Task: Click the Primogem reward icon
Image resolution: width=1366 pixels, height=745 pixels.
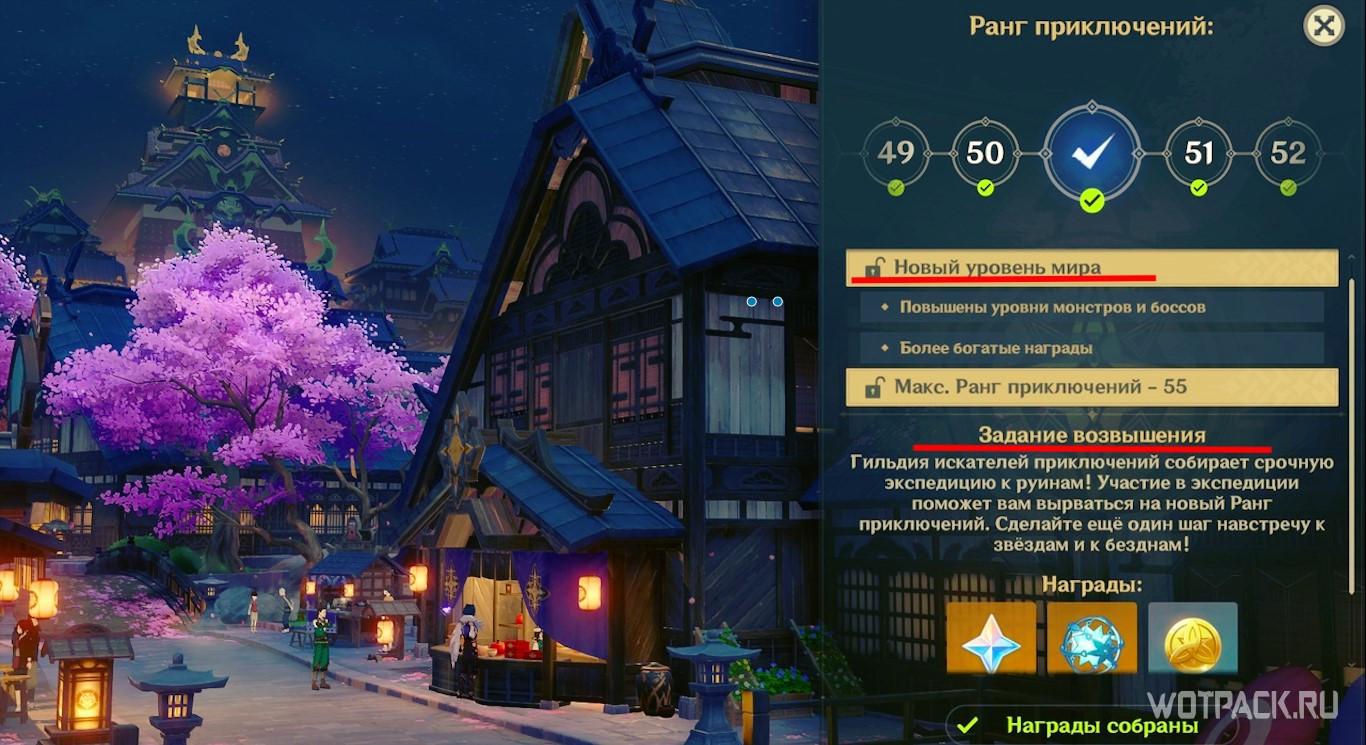Action: [991, 637]
